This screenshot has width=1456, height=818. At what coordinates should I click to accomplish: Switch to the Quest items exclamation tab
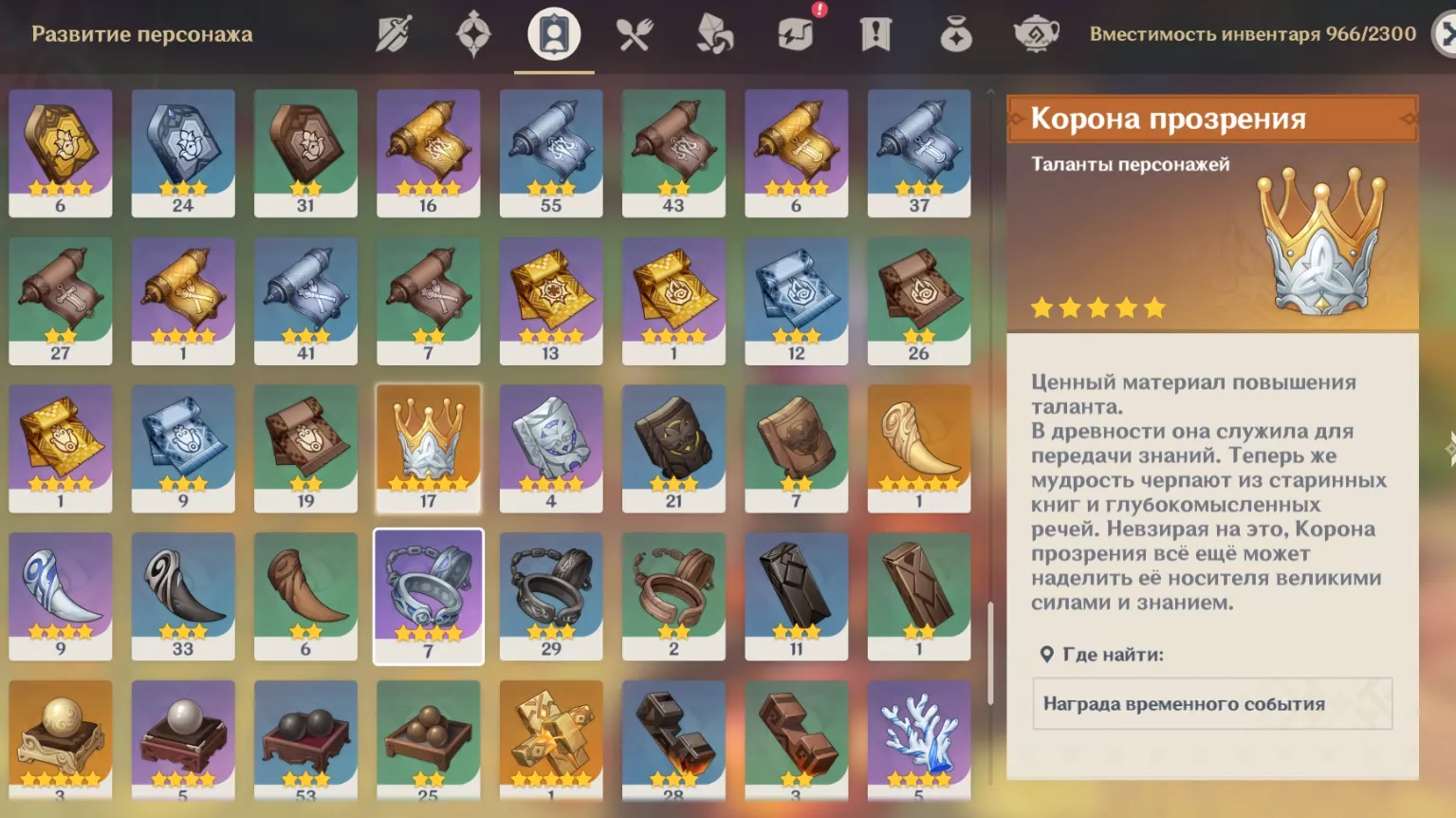point(875,35)
